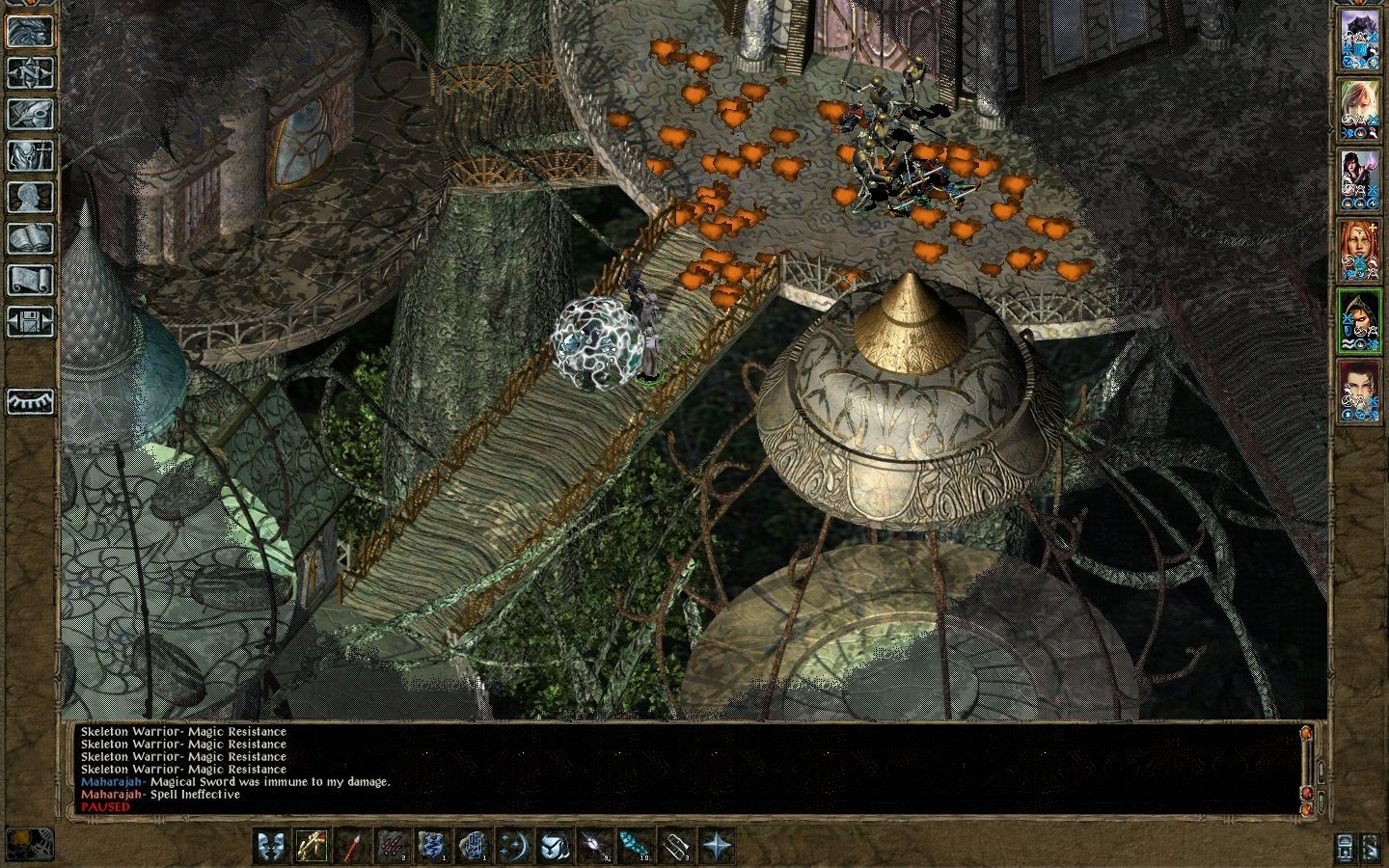Toggle the rest eye button
The image size is (1389, 868).
click(30, 400)
